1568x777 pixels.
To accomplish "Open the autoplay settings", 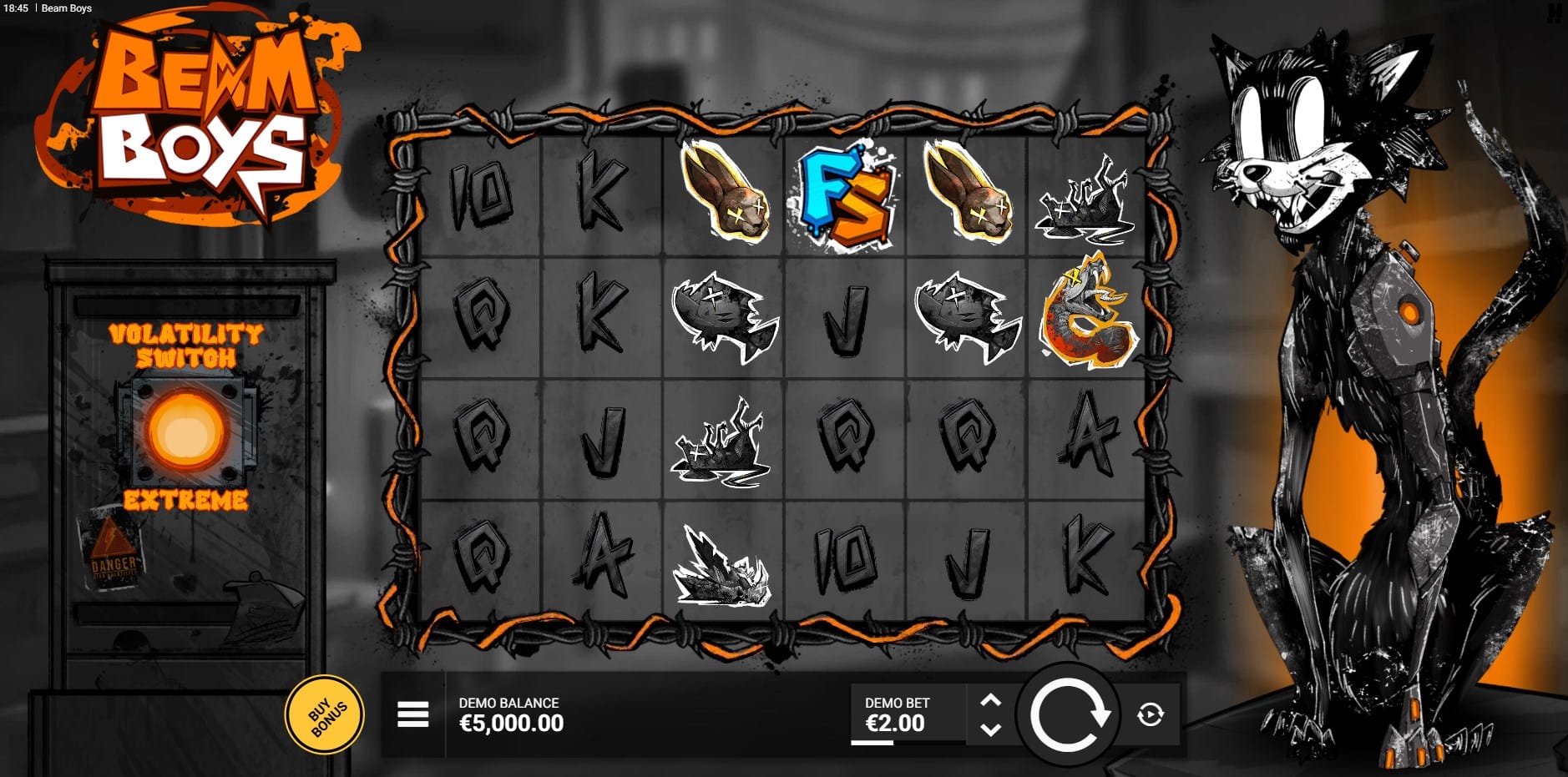I will [1150, 714].
